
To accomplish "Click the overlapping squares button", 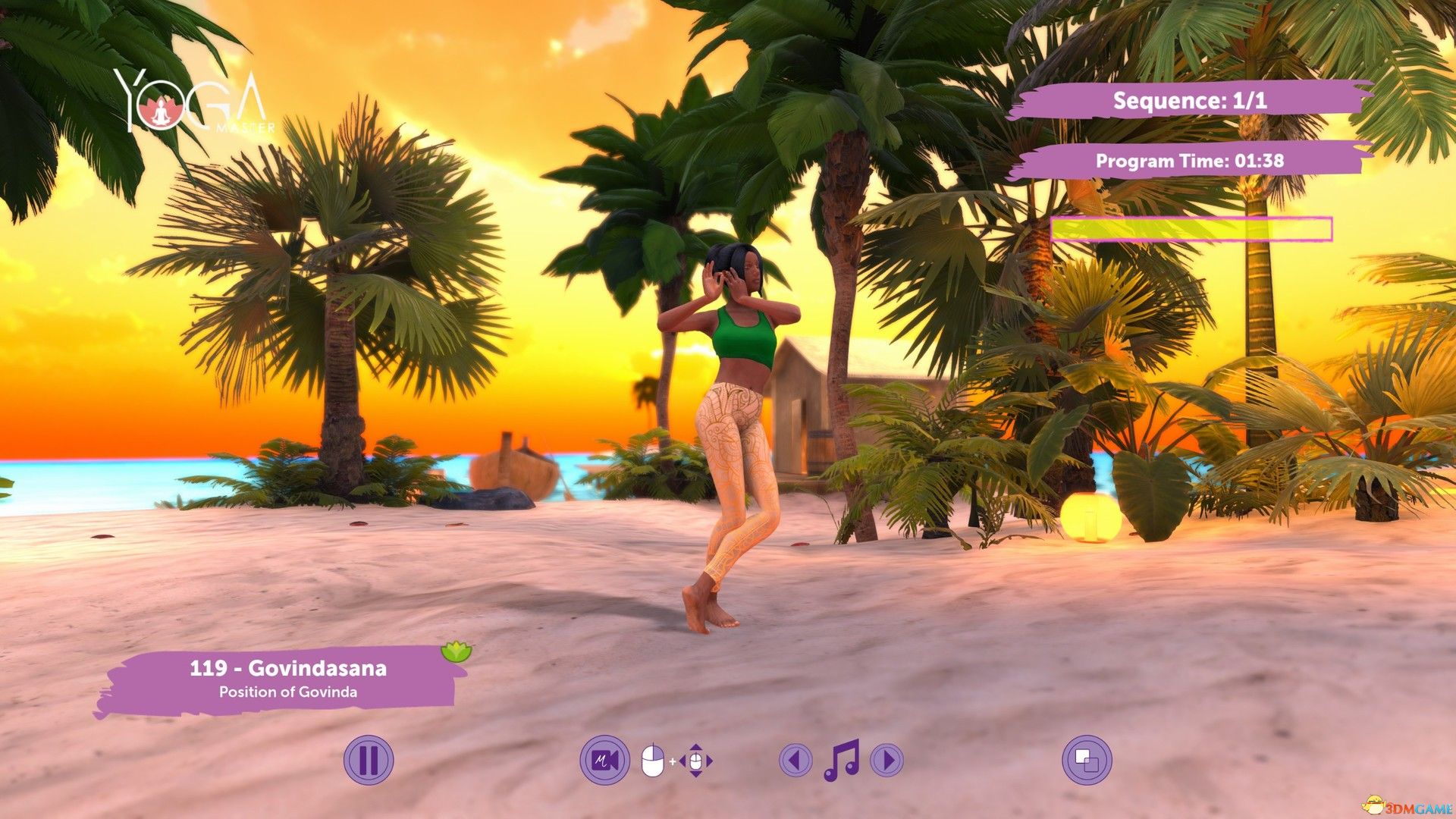I will [x=1087, y=760].
